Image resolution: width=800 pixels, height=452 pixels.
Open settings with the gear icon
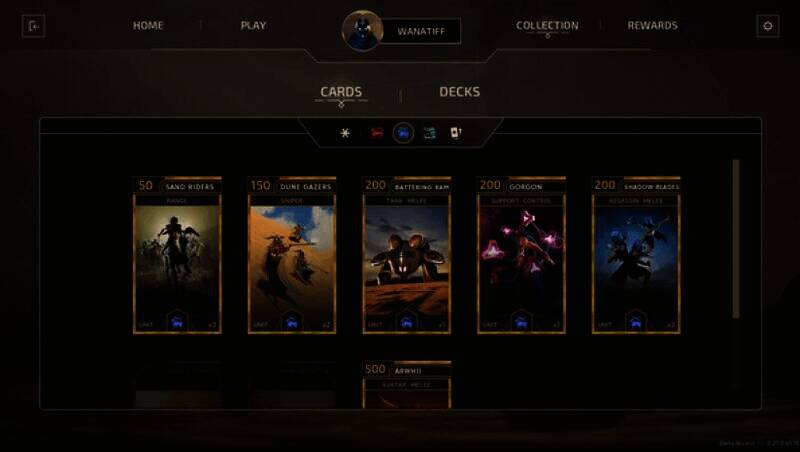pos(768,26)
